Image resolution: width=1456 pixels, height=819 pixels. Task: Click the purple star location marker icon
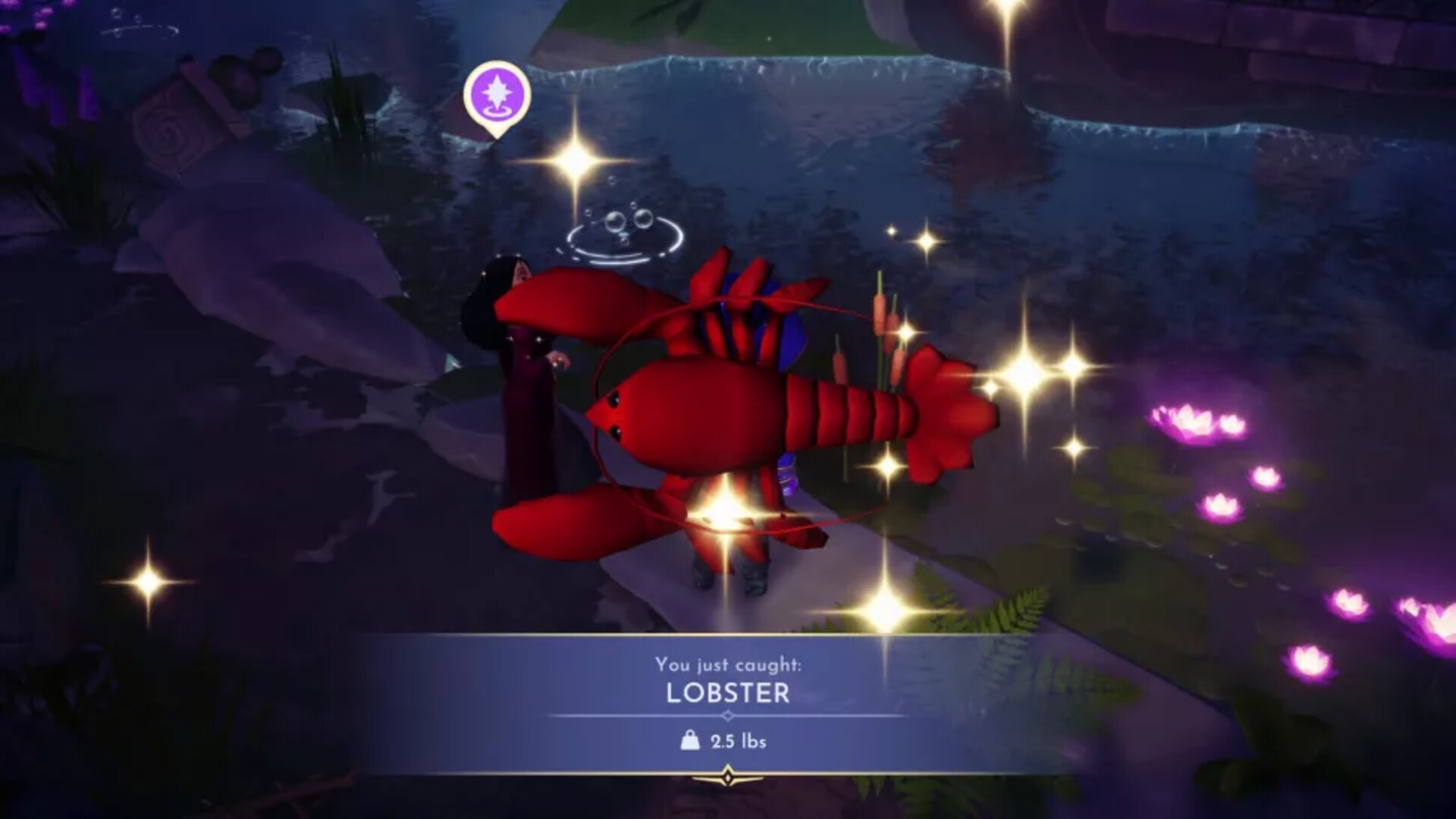click(x=497, y=93)
